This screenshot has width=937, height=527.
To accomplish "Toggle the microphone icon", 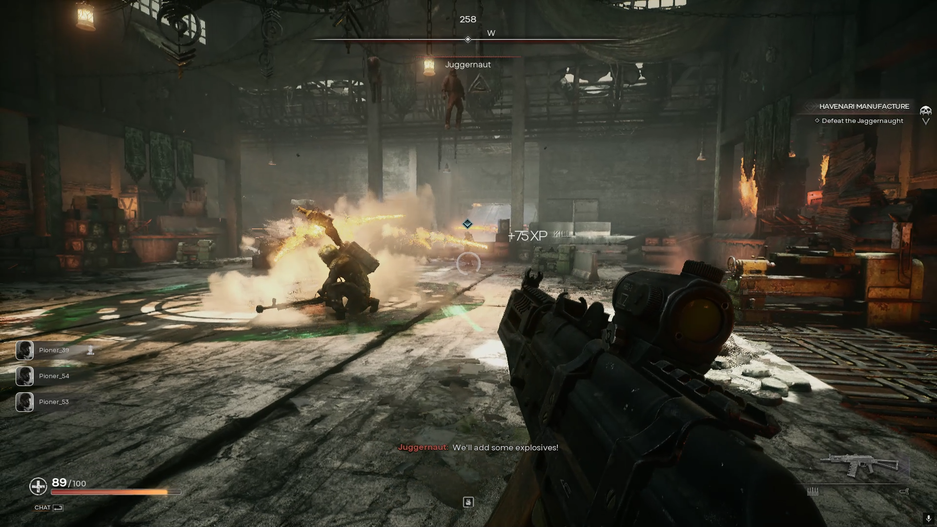I will (928, 518).
